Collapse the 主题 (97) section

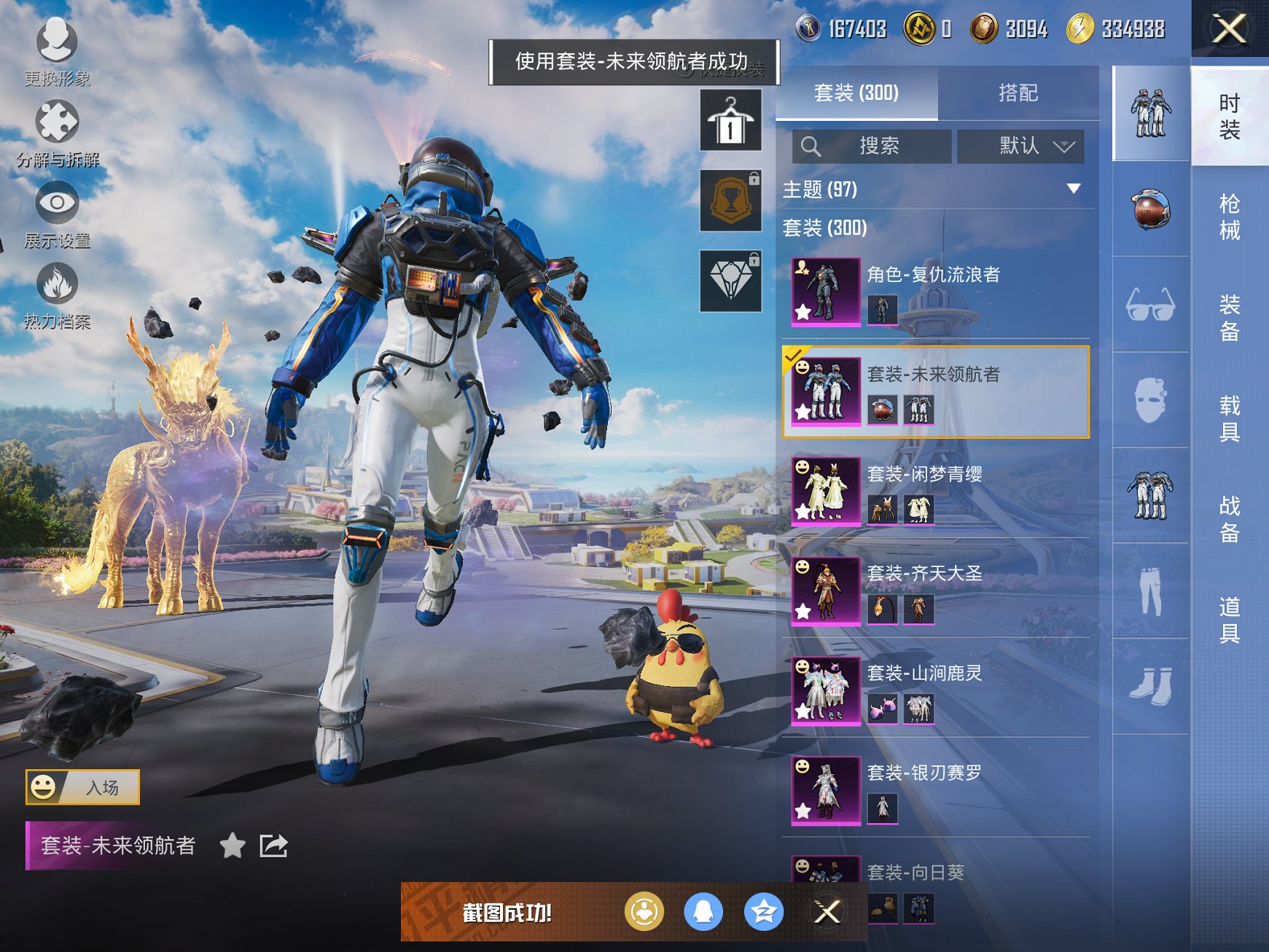tap(1072, 190)
